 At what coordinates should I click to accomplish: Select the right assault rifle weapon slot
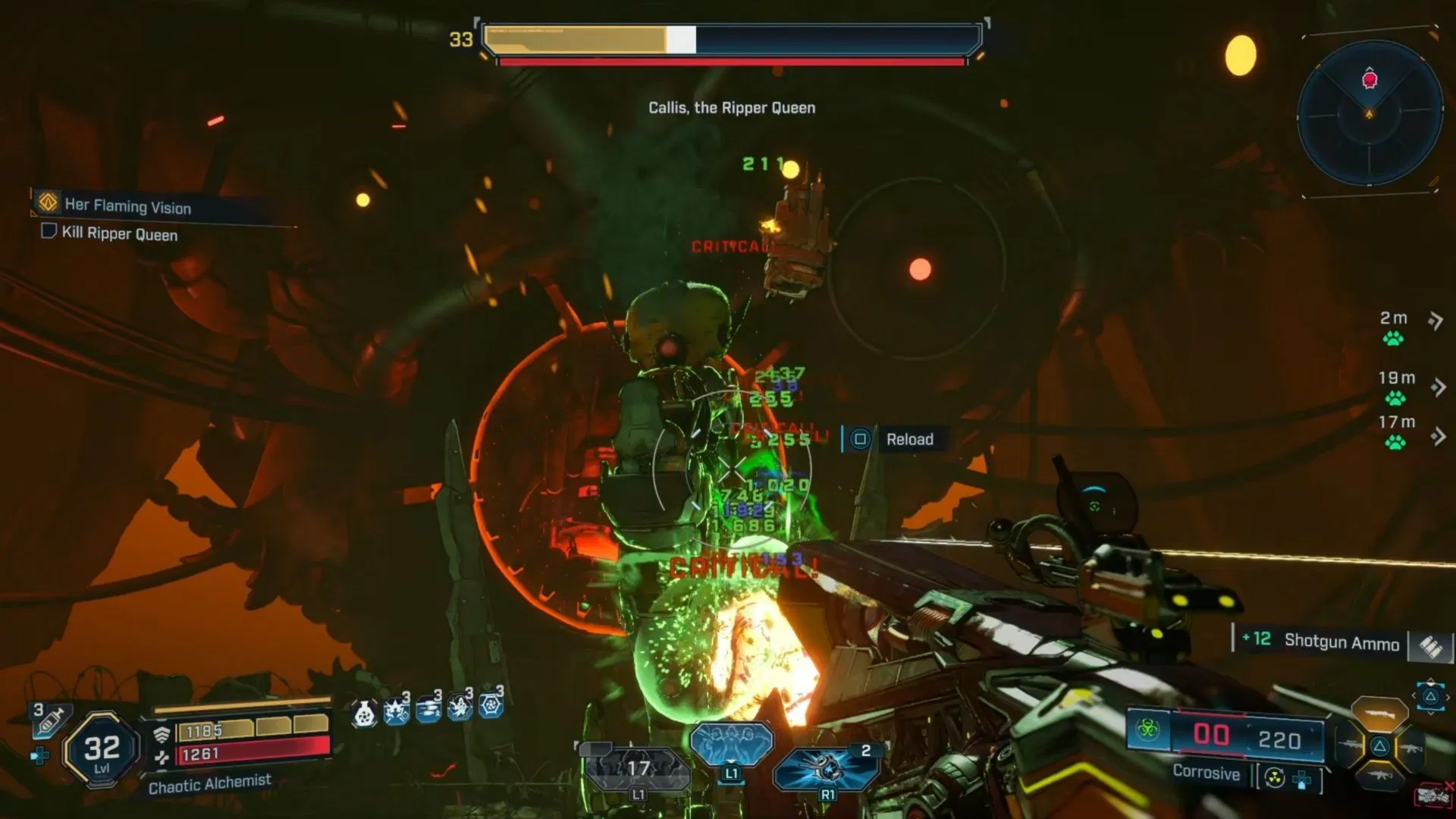point(1411,748)
